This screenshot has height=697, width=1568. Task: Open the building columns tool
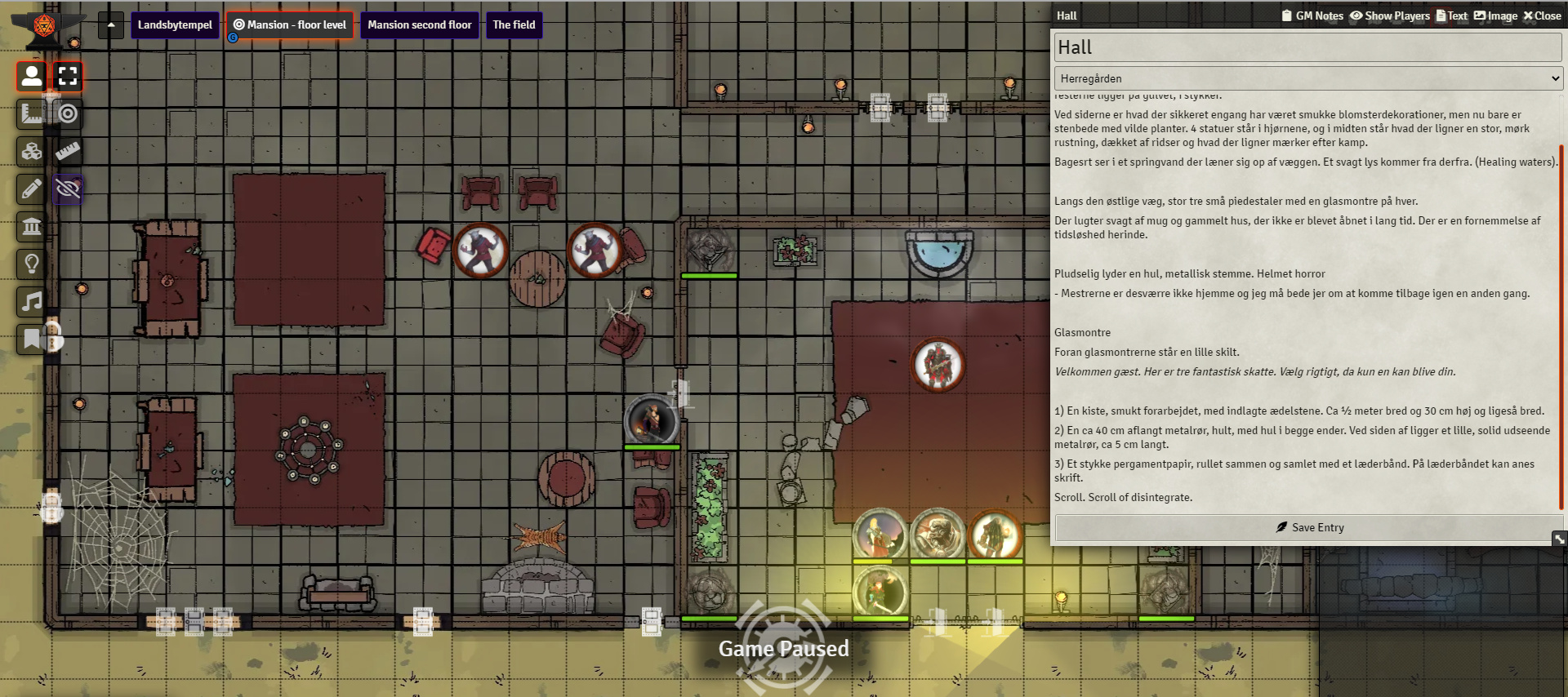tap(32, 226)
